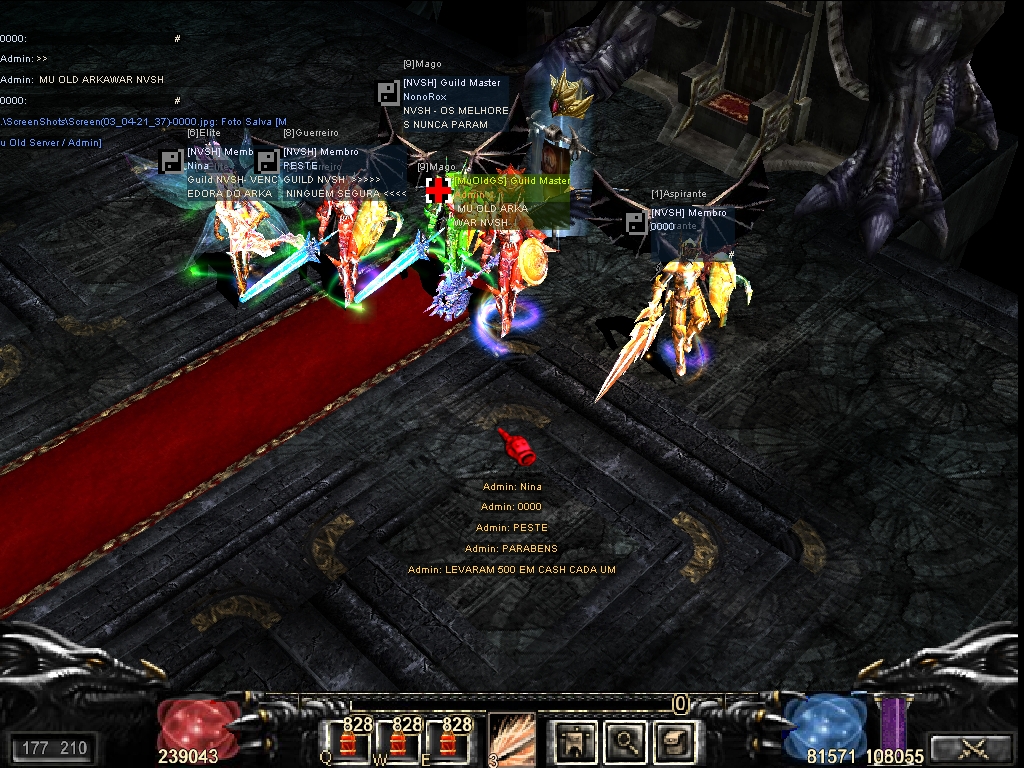The image size is (1024, 768).
Task: Click the crossed swords button
Action: pyautogui.click(x=972, y=747)
